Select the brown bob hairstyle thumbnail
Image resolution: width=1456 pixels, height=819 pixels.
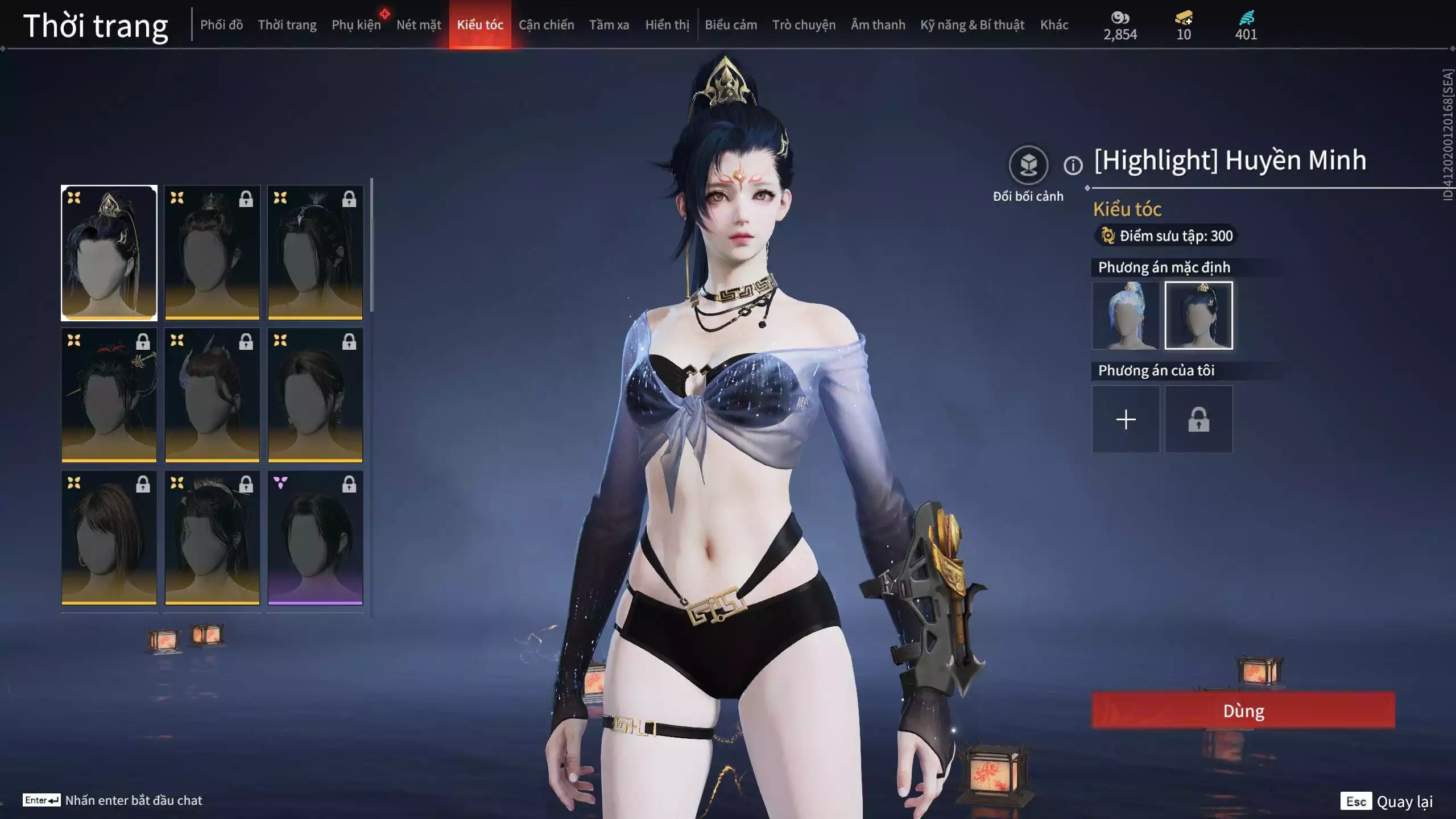109,537
